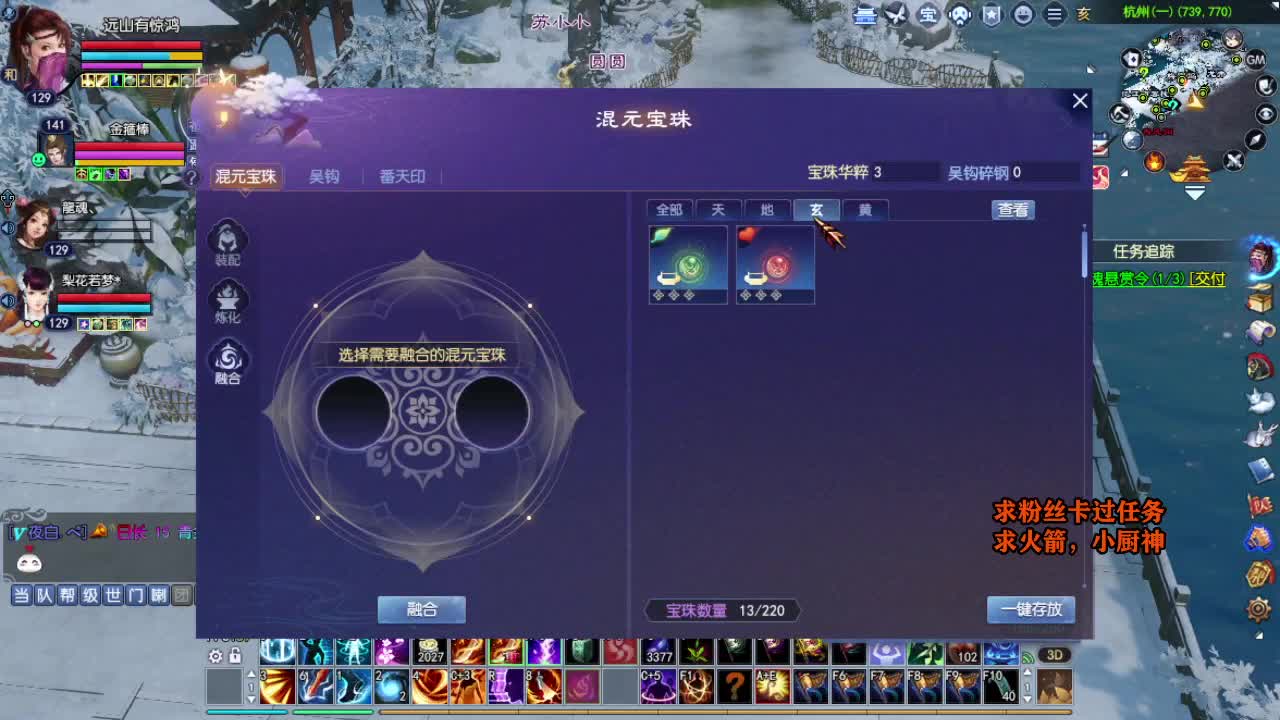The width and height of the screenshot is (1280, 720).
Task: Switch to the 吴钩 tab
Action: [325, 177]
